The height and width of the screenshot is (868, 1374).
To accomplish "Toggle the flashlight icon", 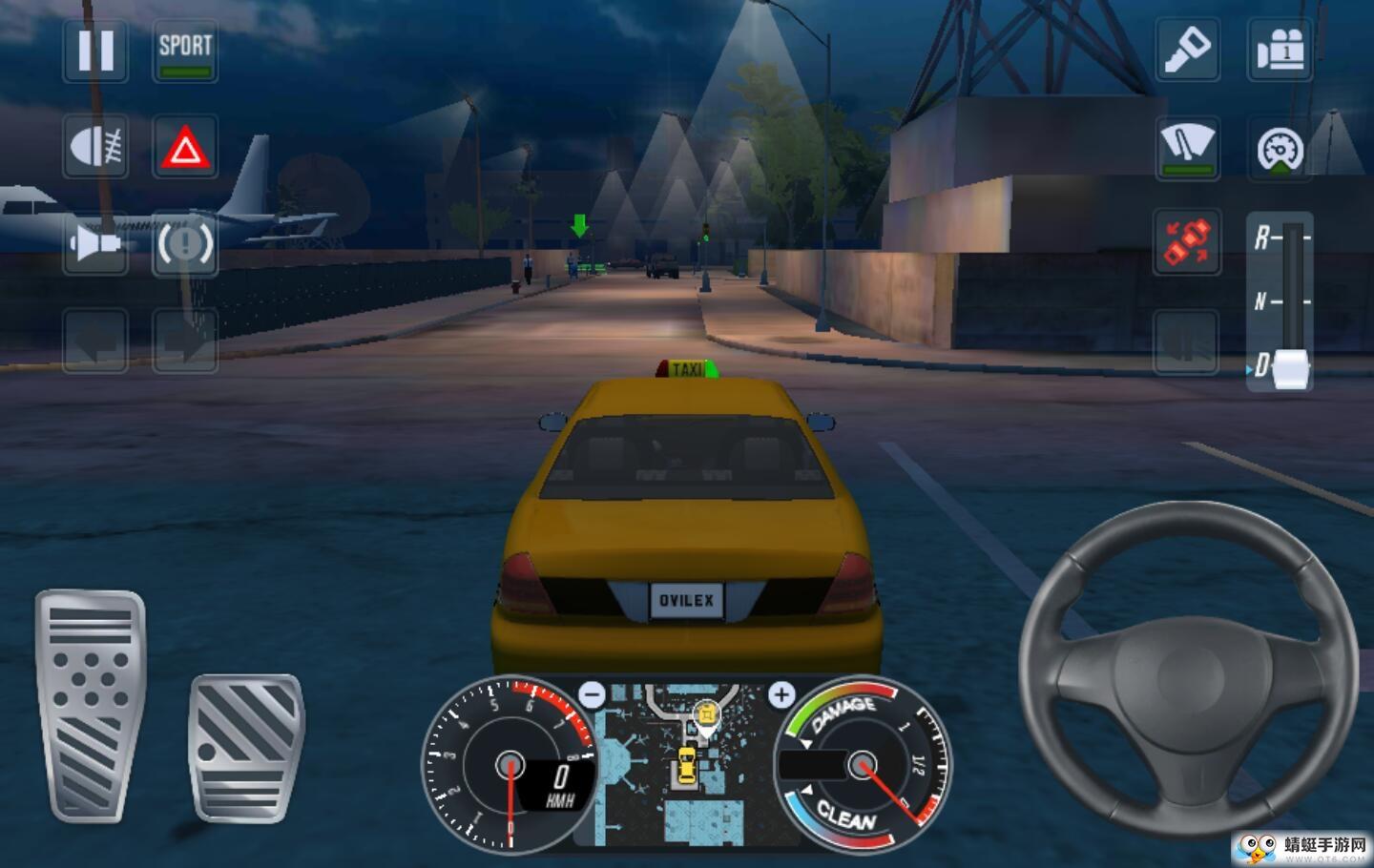I will 1187,50.
